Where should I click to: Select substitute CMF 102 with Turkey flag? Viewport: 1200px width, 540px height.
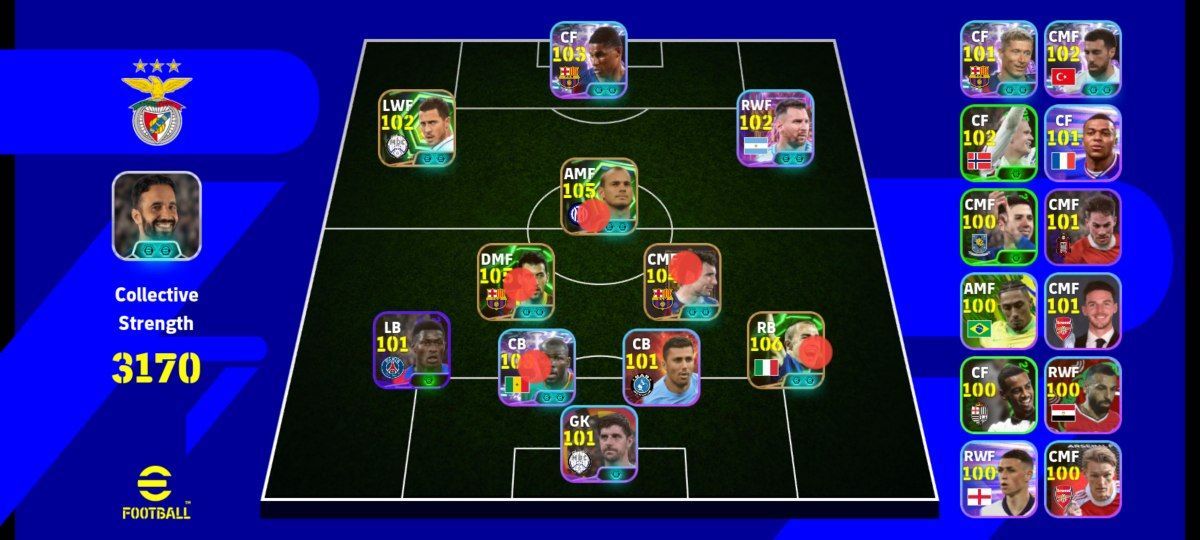[1082, 59]
